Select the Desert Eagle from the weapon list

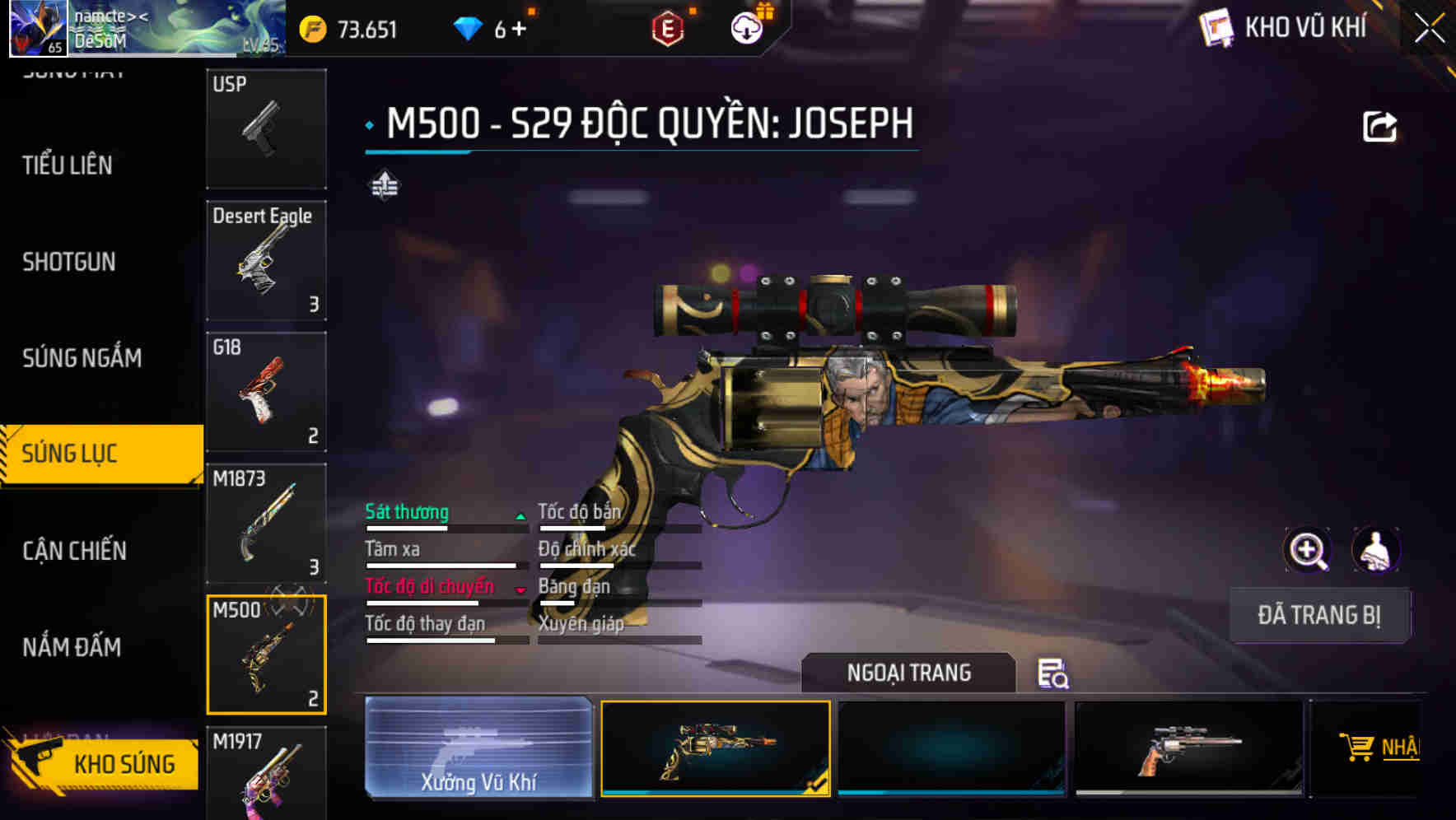pyautogui.click(x=266, y=260)
